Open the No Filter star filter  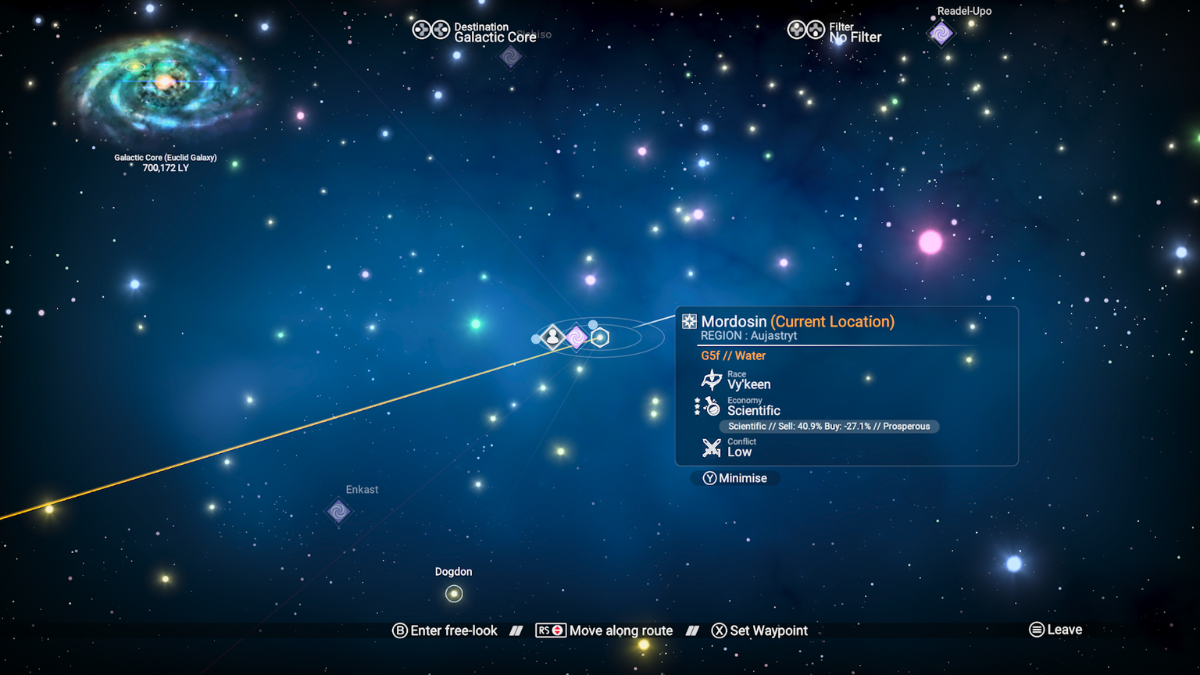(838, 32)
